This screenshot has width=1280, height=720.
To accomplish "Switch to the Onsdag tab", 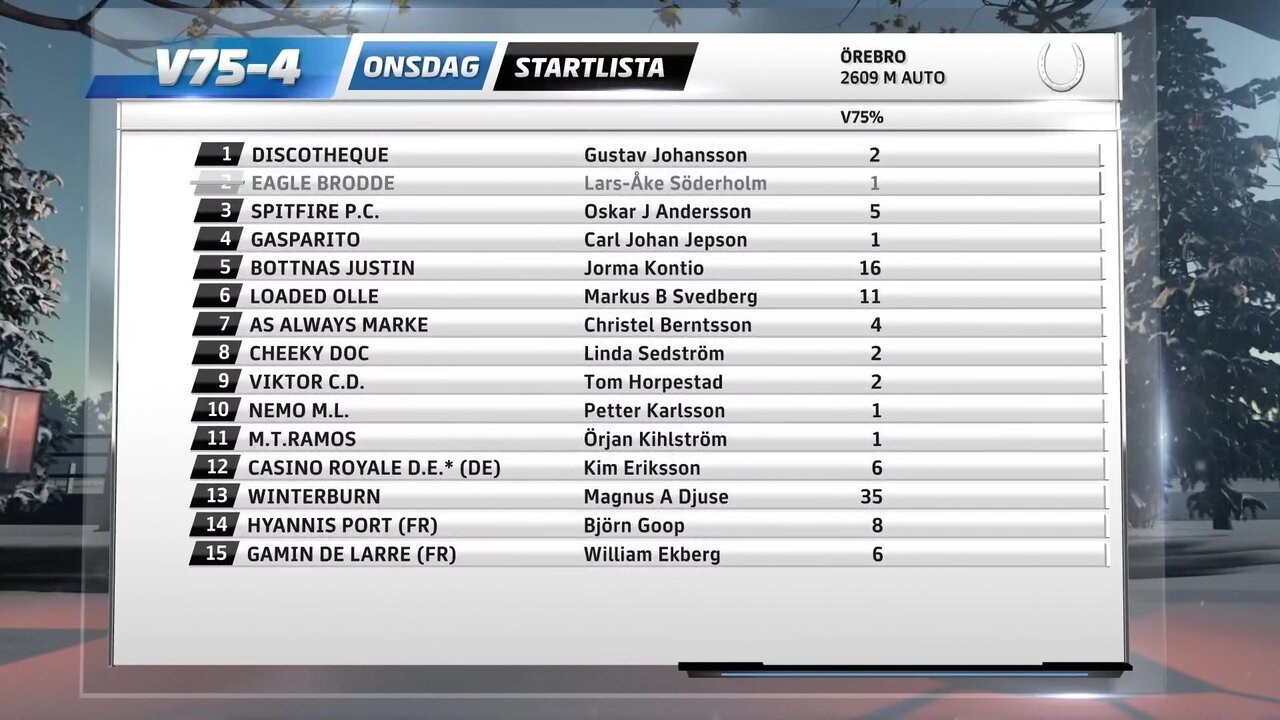I will (x=421, y=67).
